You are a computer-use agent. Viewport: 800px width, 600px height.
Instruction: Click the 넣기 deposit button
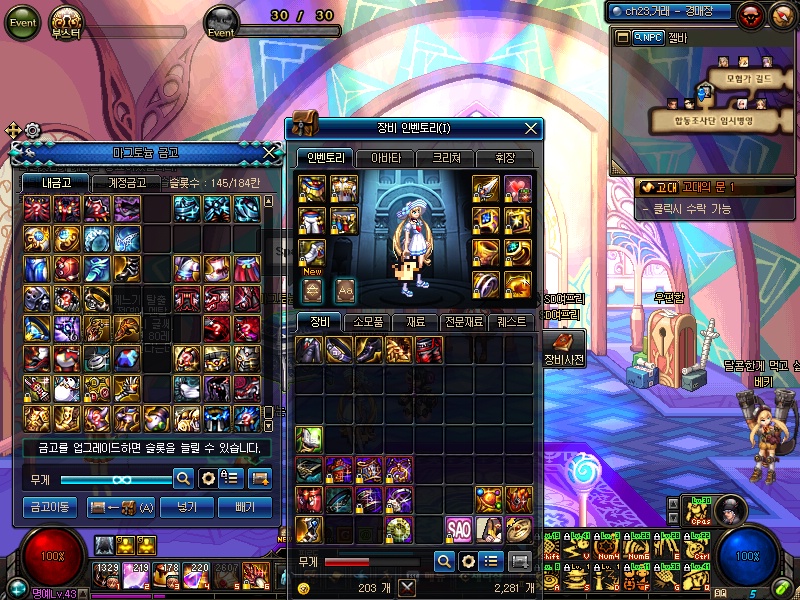pos(186,507)
